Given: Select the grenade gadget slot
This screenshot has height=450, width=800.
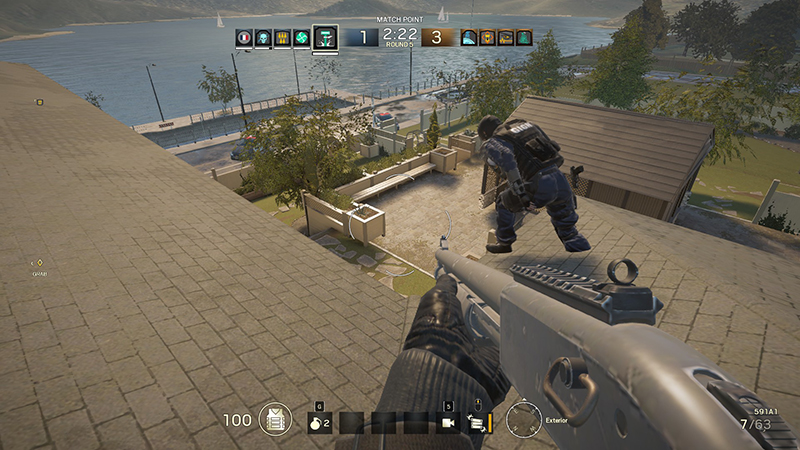Looking at the screenshot, I should (319, 422).
